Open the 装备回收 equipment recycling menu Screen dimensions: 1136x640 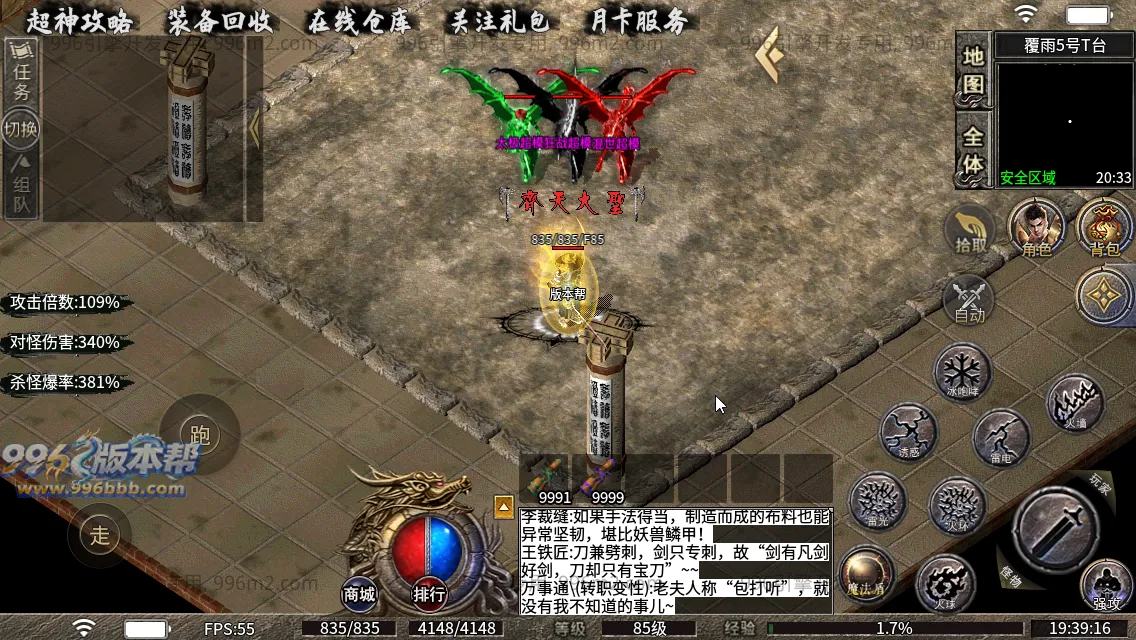(x=219, y=21)
